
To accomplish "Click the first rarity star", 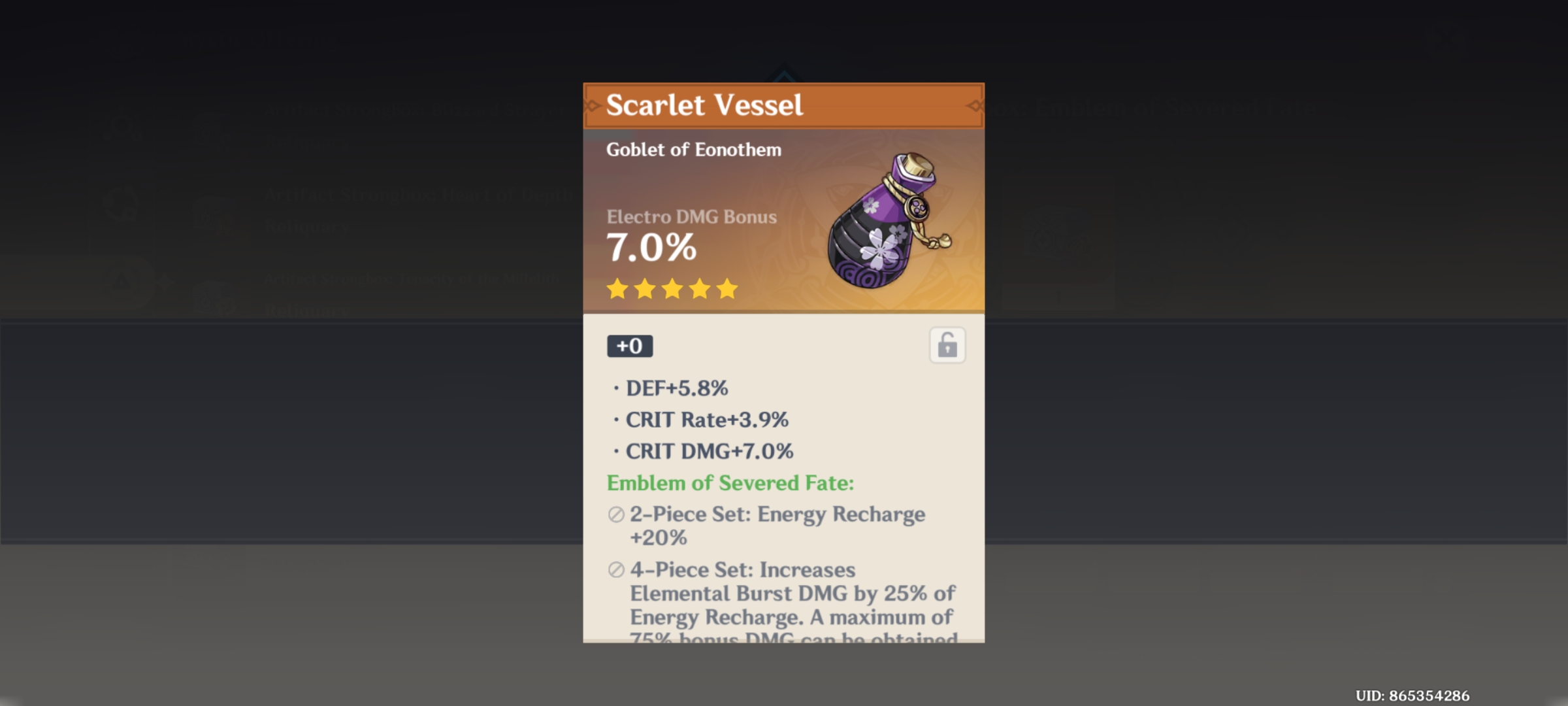I will pyautogui.click(x=617, y=289).
